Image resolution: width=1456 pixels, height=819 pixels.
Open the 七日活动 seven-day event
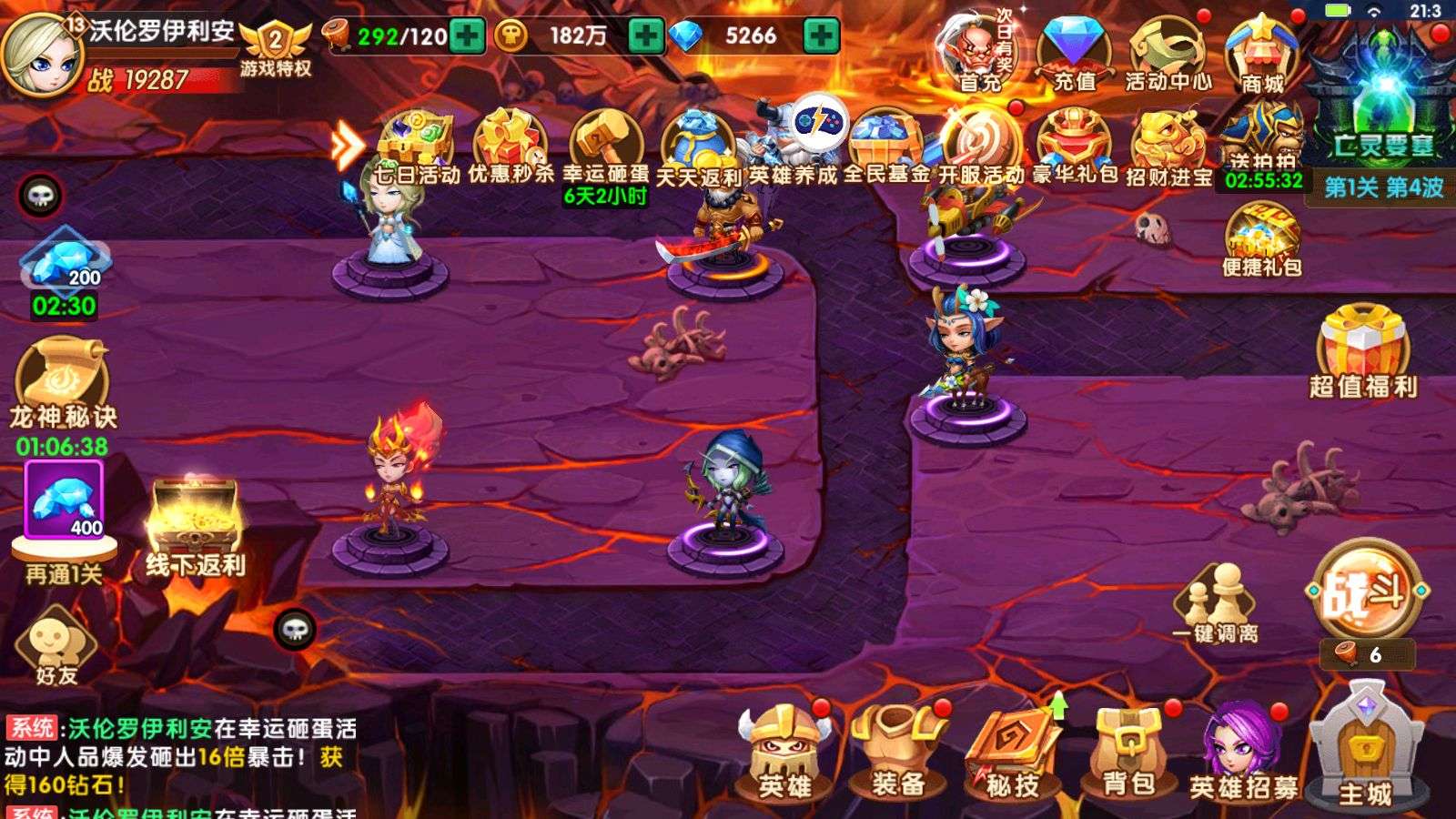pyautogui.click(x=417, y=146)
